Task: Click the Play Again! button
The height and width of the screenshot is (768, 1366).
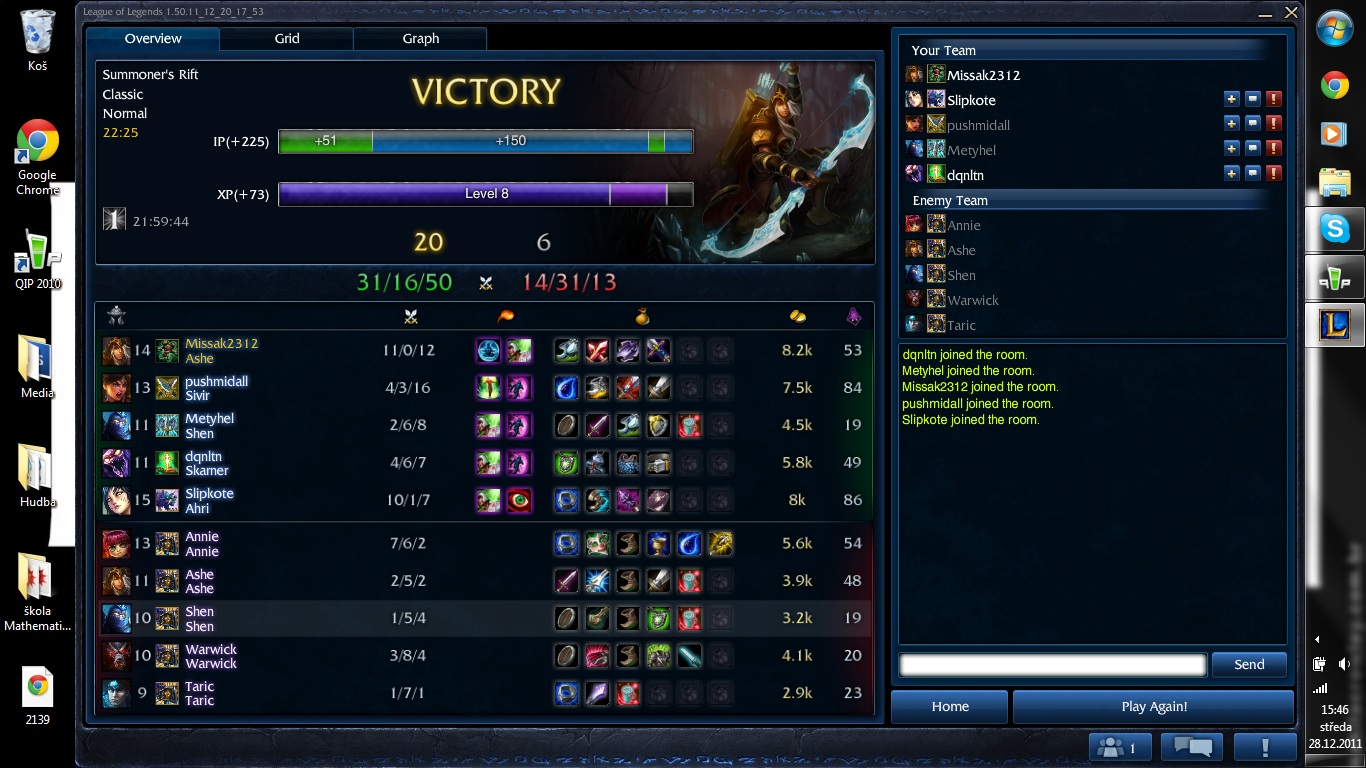Action: tap(1154, 706)
